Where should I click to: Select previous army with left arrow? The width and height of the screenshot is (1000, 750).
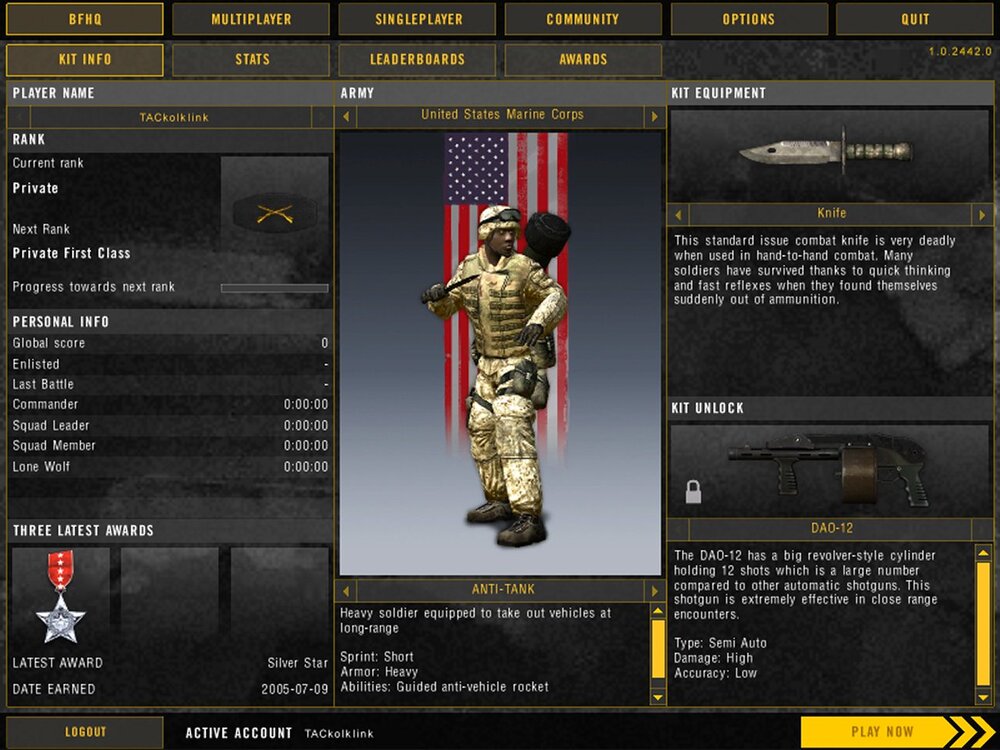347,117
